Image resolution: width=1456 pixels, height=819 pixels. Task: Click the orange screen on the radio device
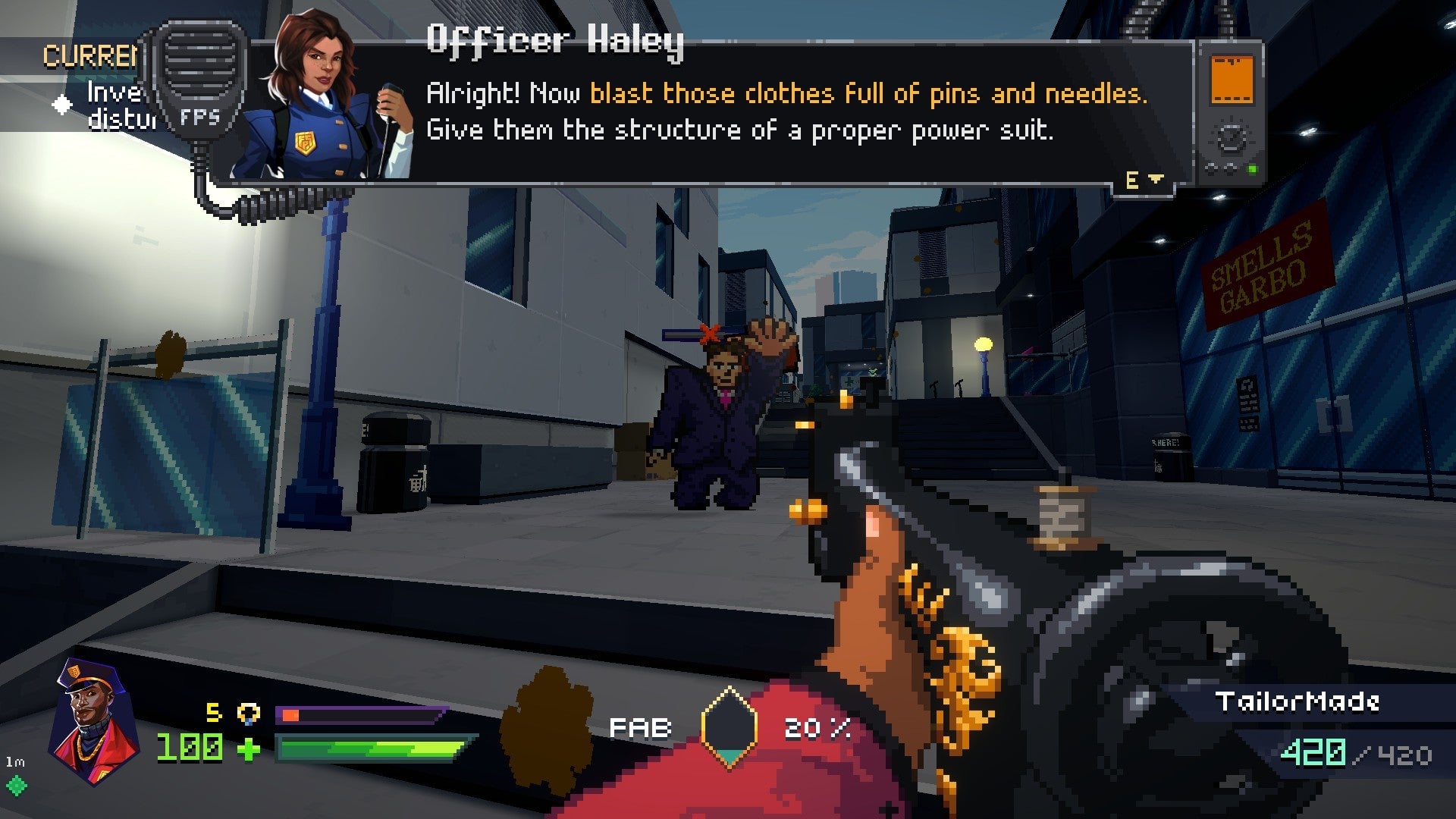[1232, 79]
